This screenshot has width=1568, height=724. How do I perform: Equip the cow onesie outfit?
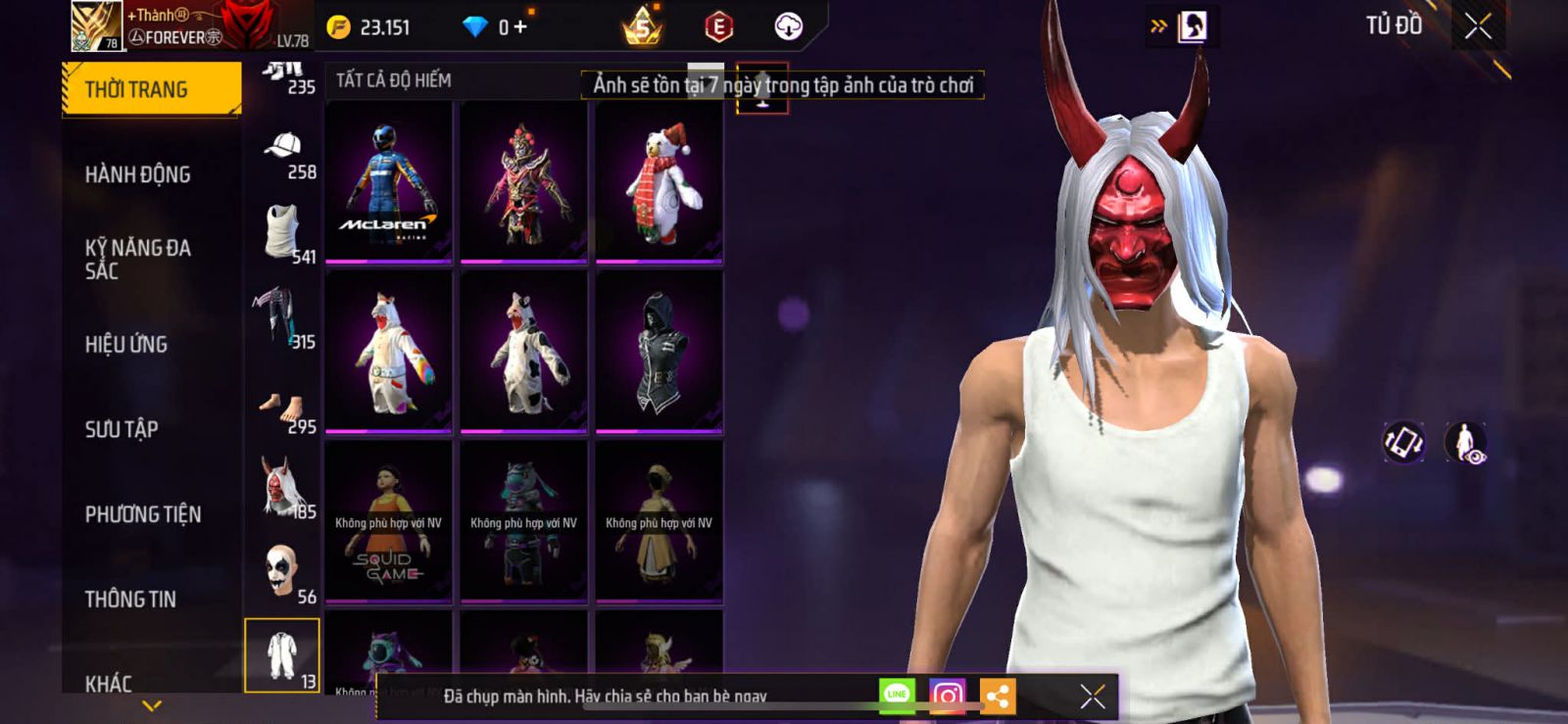524,352
